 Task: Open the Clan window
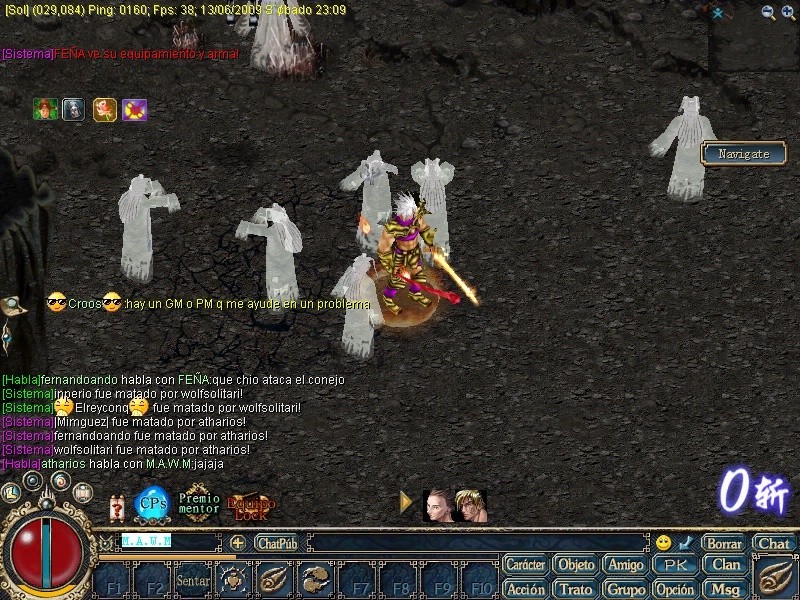pos(726,565)
